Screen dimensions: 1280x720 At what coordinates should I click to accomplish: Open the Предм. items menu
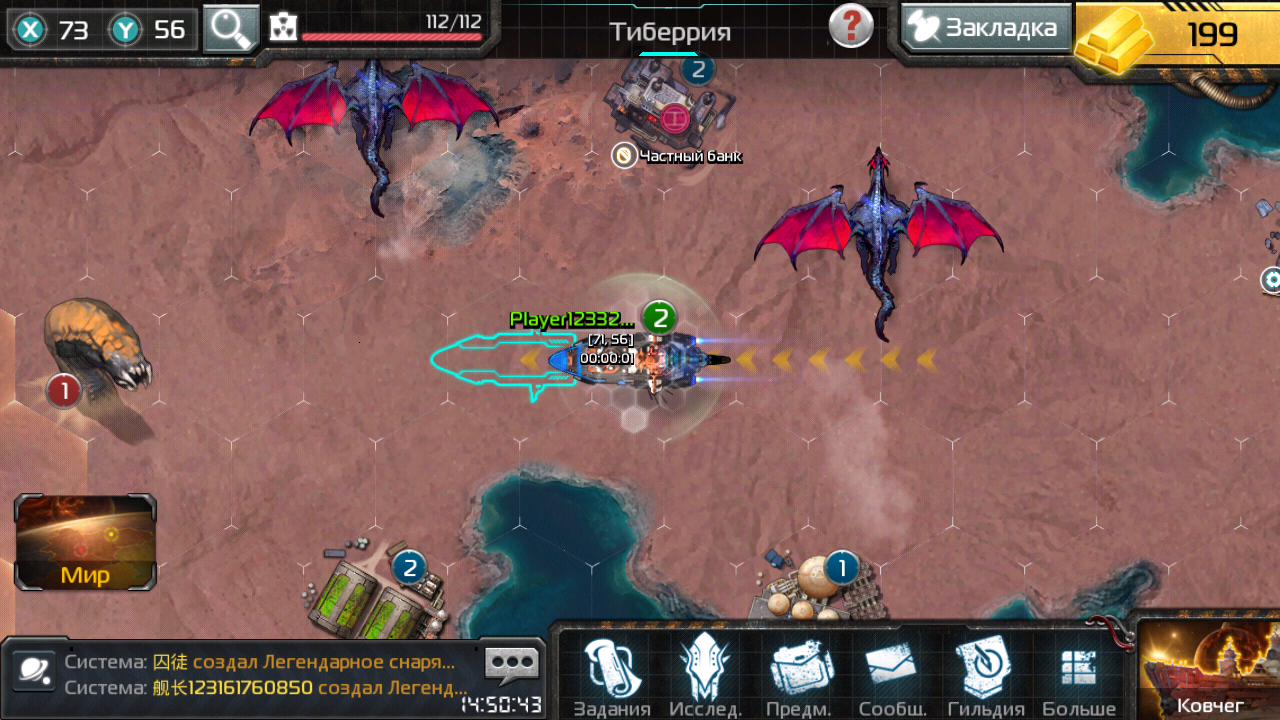click(x=797, y=678)
